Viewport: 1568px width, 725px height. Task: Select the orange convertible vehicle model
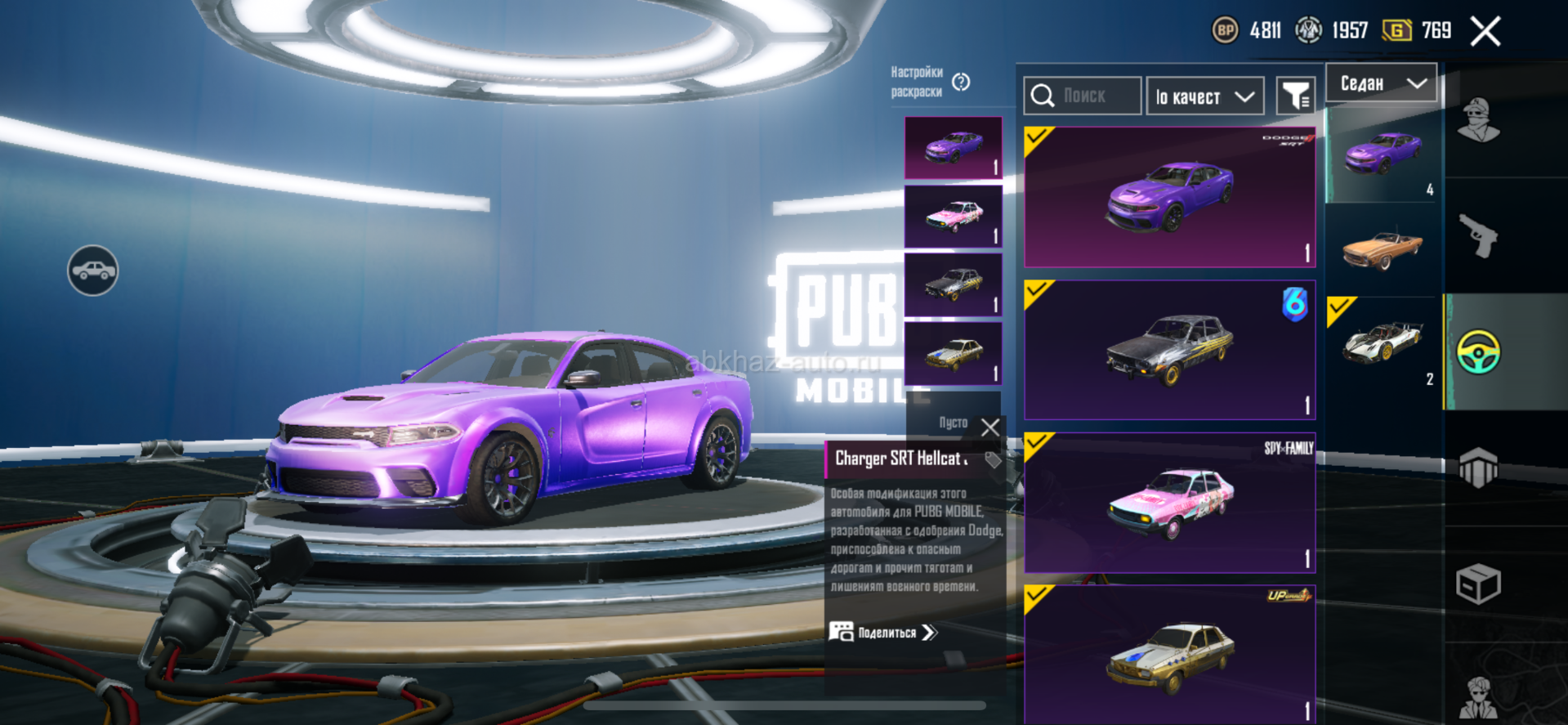coord(1383,249)
